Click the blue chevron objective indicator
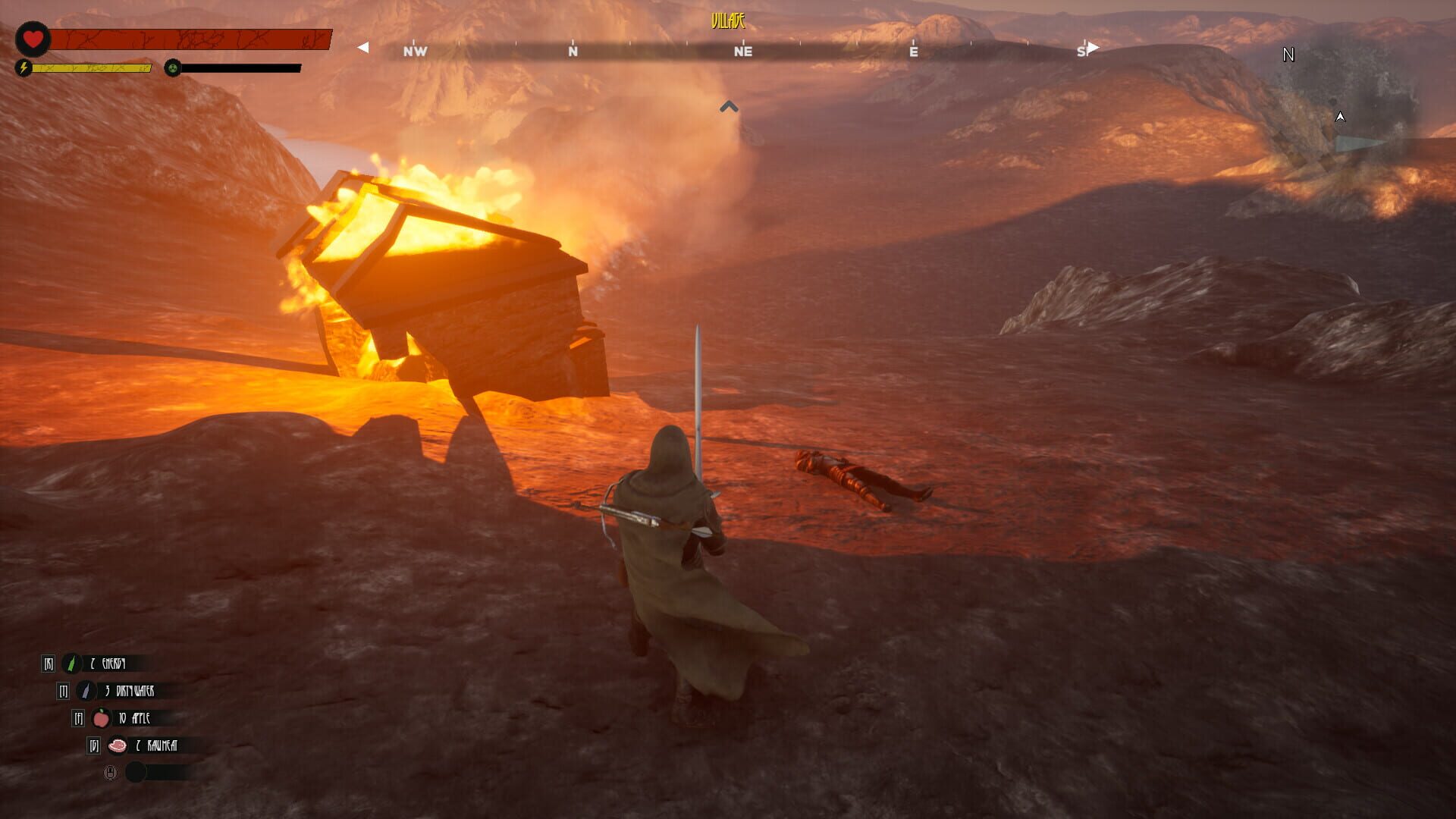 click(729, 106)
